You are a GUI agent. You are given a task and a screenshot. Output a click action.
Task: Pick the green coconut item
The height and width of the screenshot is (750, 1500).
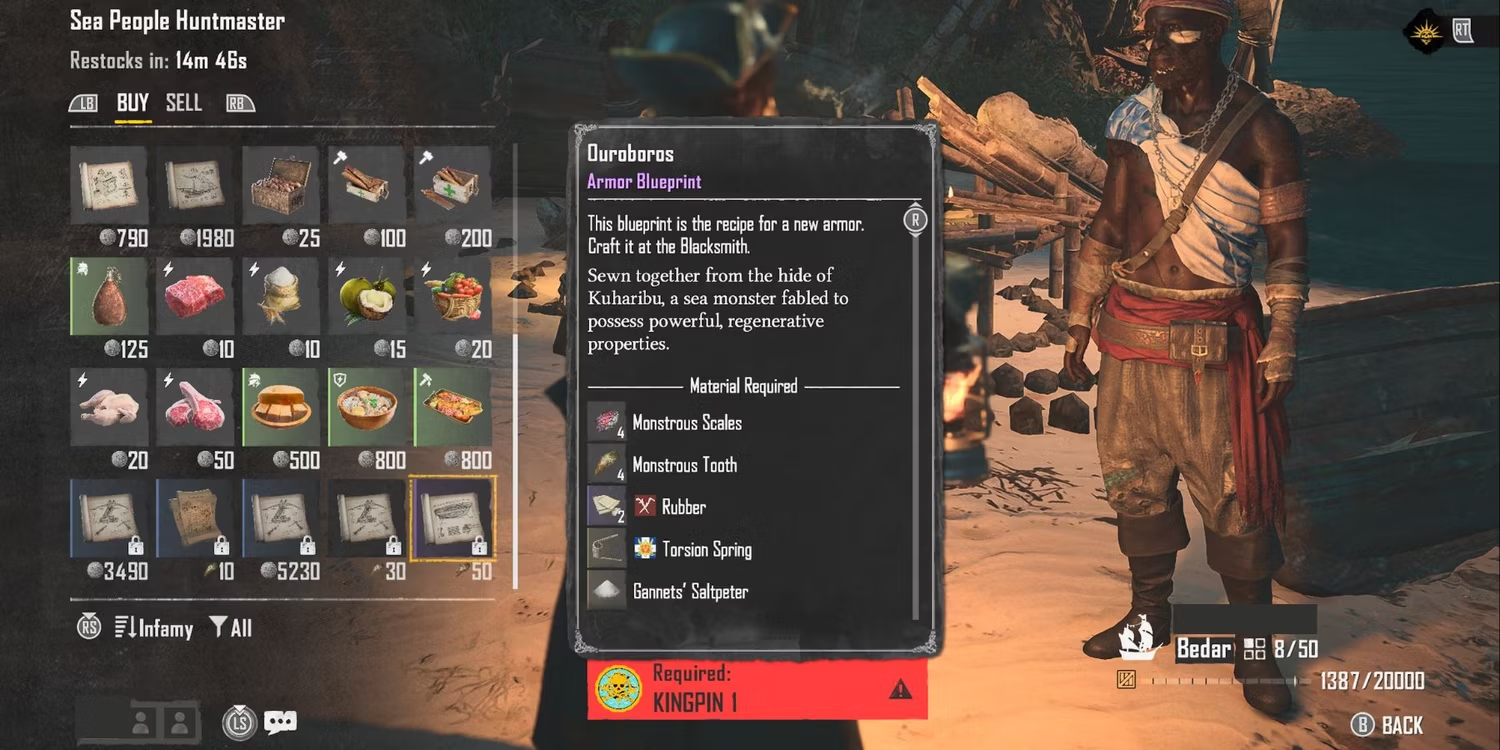(x=367, y=296)
